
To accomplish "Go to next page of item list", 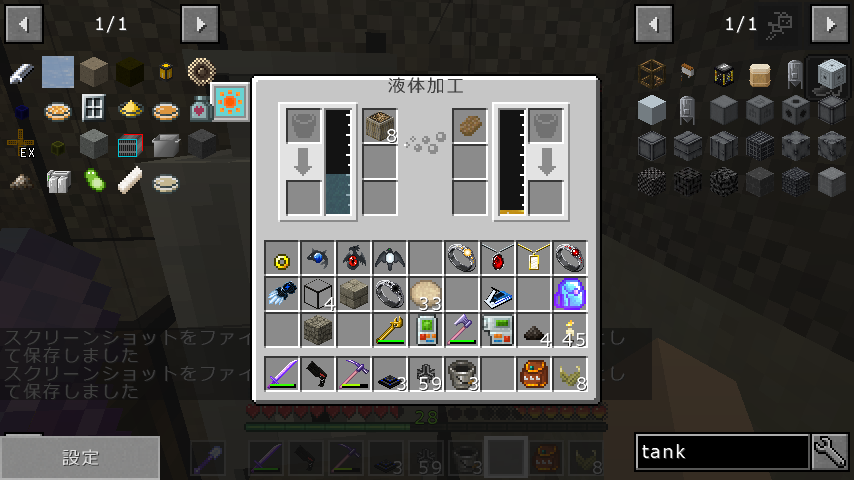I will [x=830, y=23].
